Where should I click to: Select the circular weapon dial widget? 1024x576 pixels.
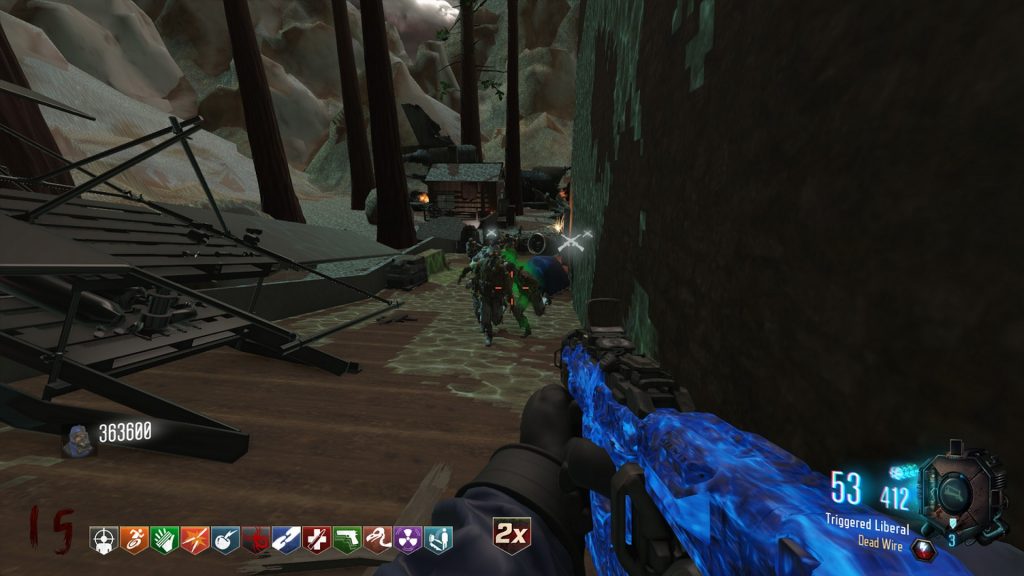click(958, 490)
